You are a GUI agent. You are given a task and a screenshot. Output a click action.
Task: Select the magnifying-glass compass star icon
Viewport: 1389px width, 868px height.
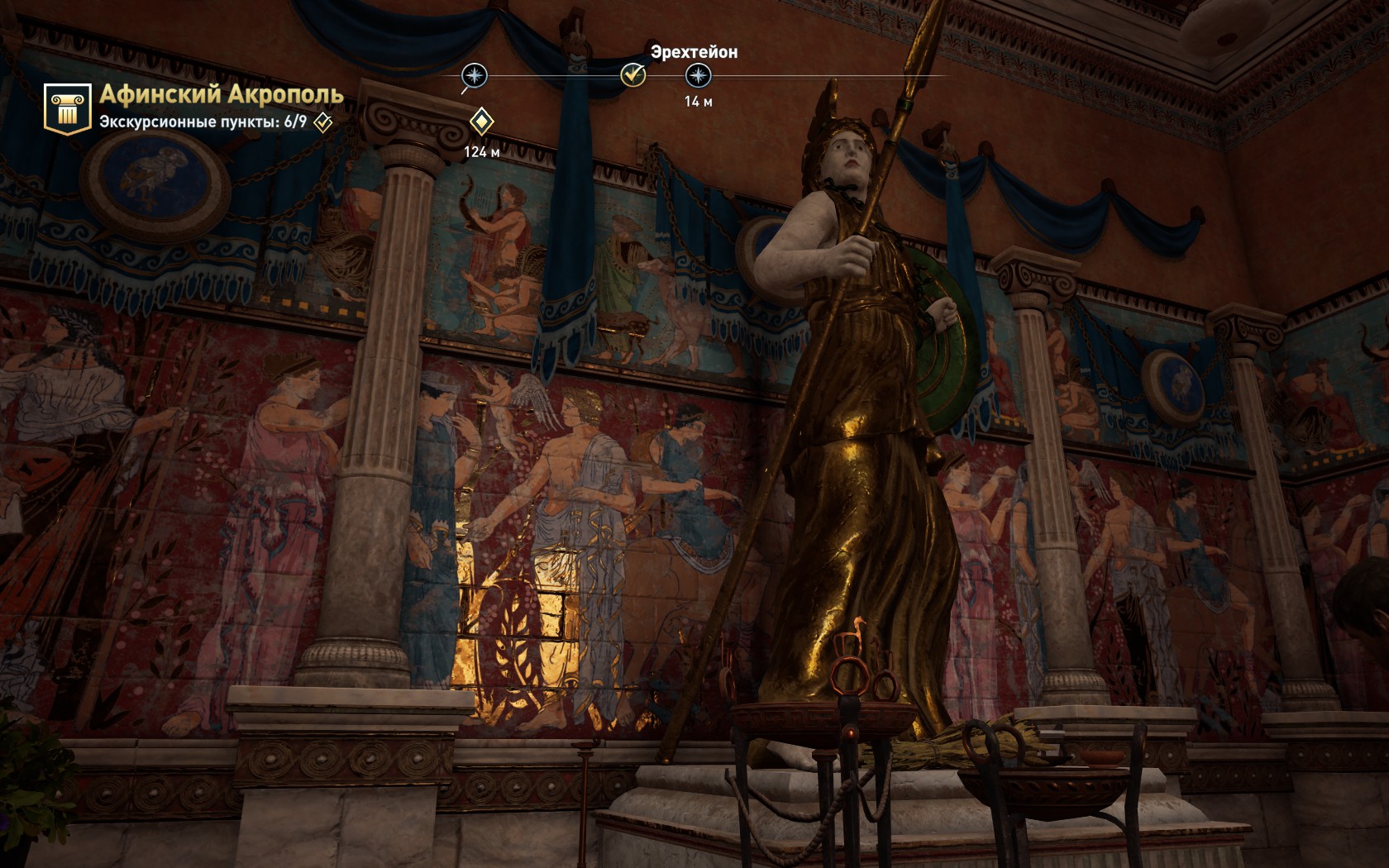click(x=473, y=77)
